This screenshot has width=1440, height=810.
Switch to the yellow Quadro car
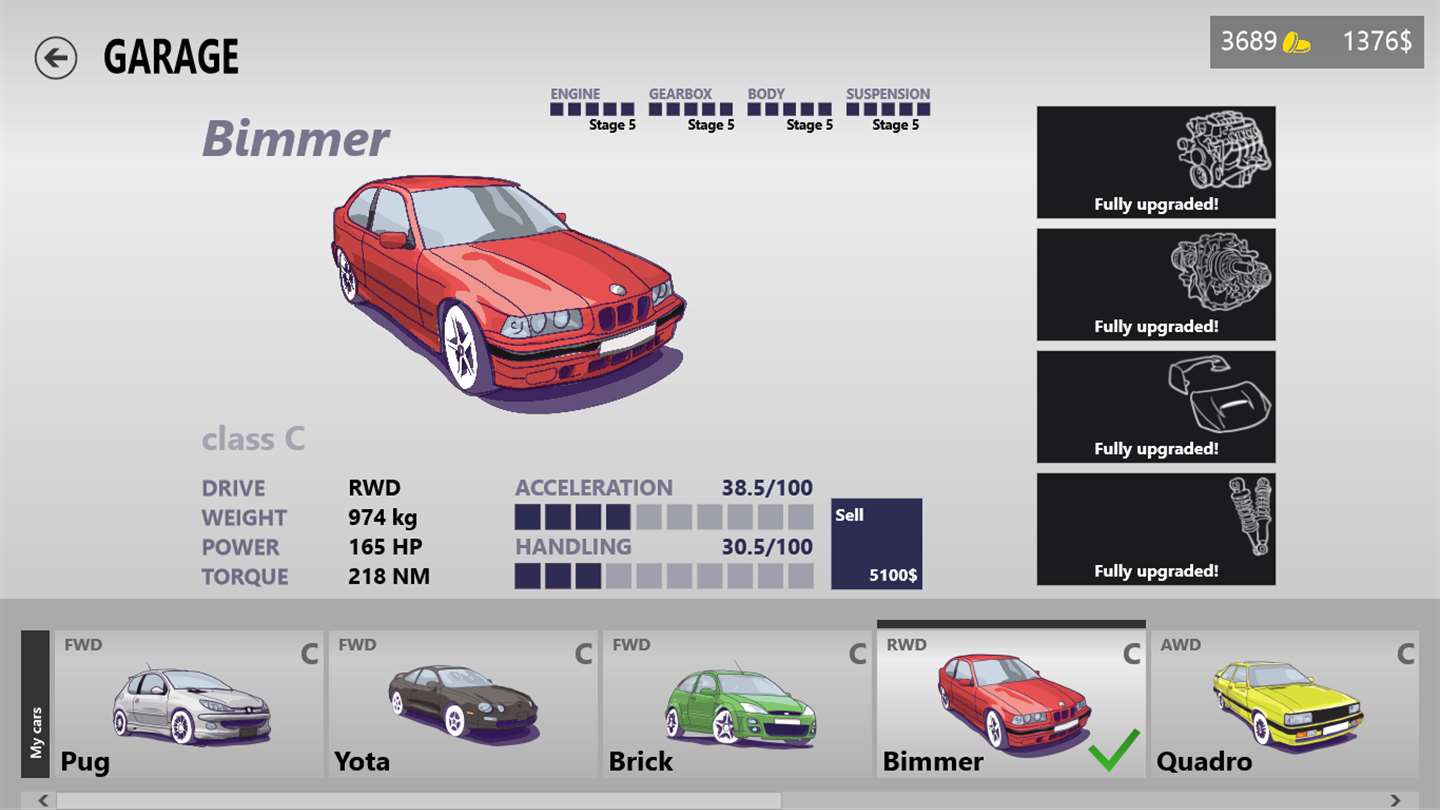(1284, 704)
